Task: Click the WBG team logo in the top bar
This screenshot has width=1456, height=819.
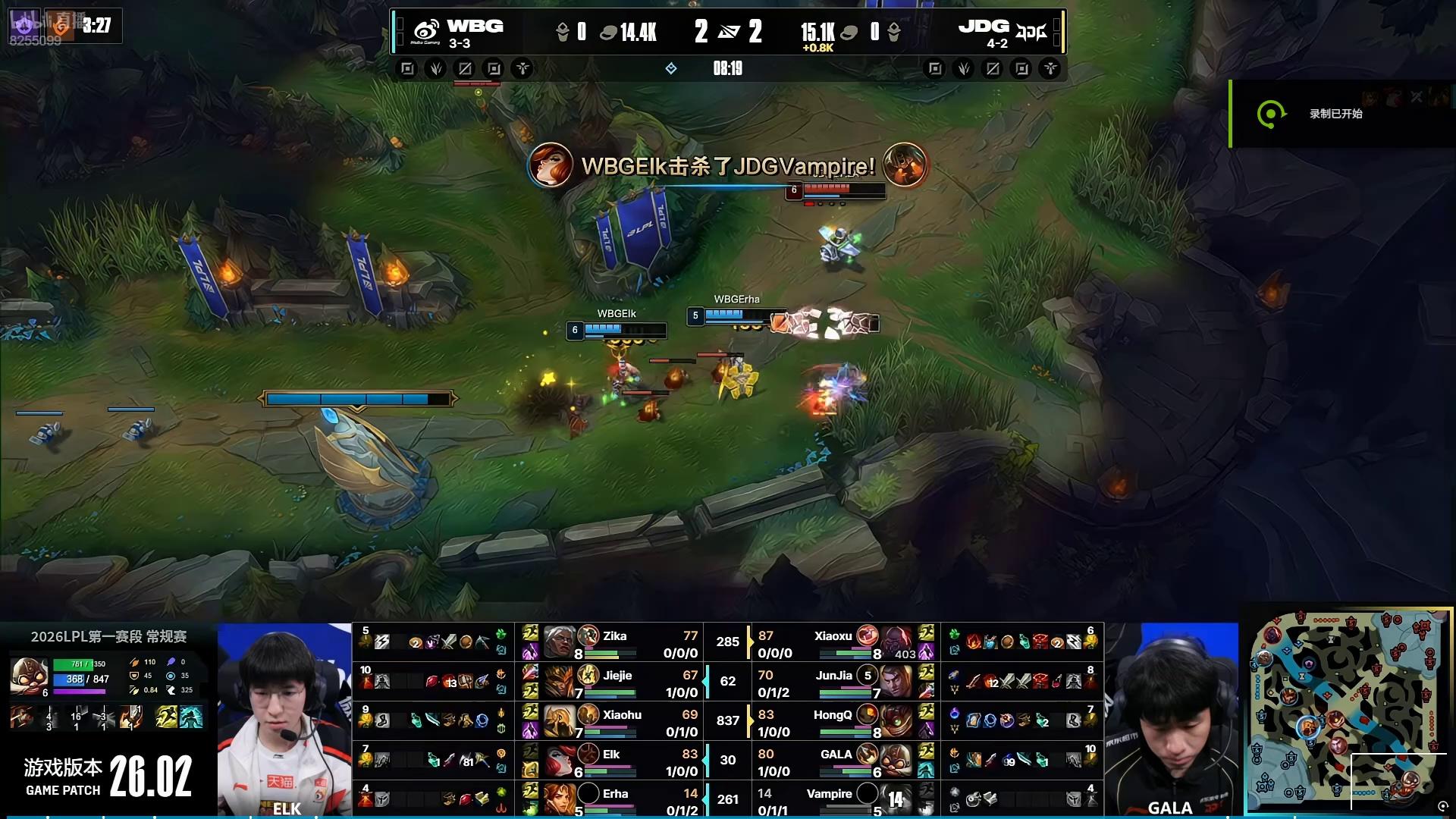Action: tap(426, 31)
